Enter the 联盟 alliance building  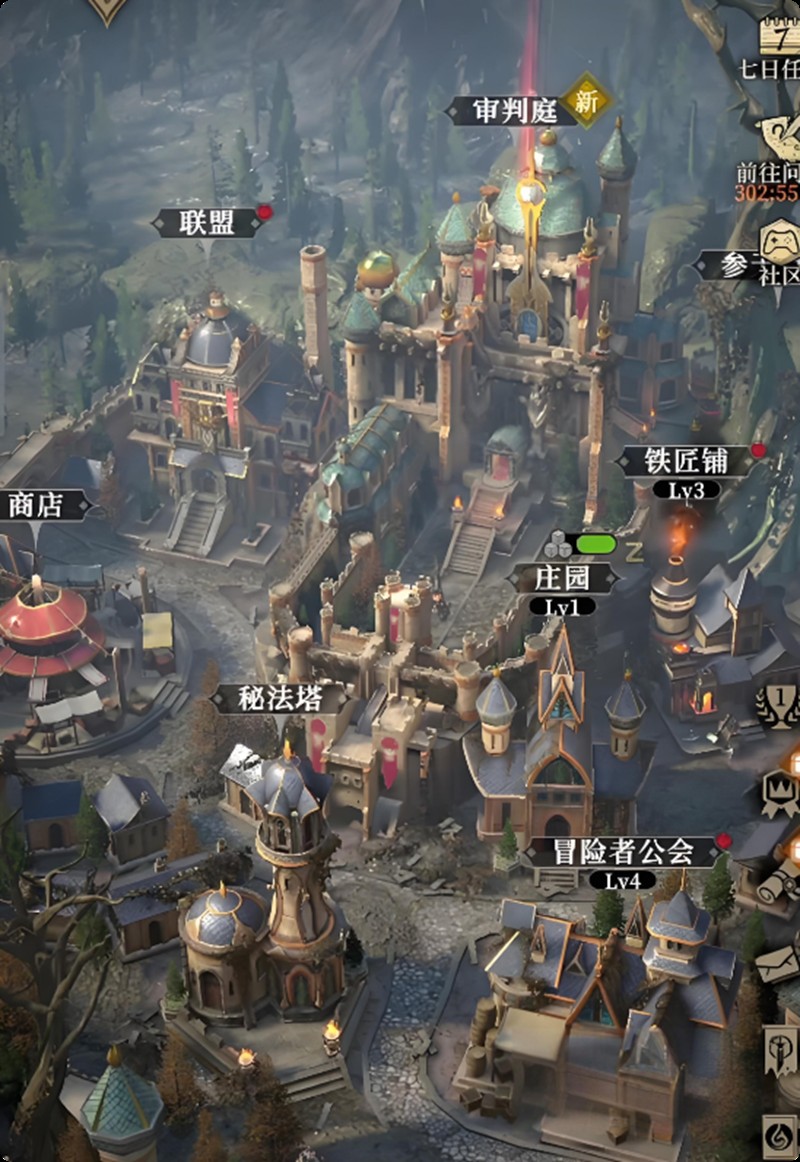208,223
